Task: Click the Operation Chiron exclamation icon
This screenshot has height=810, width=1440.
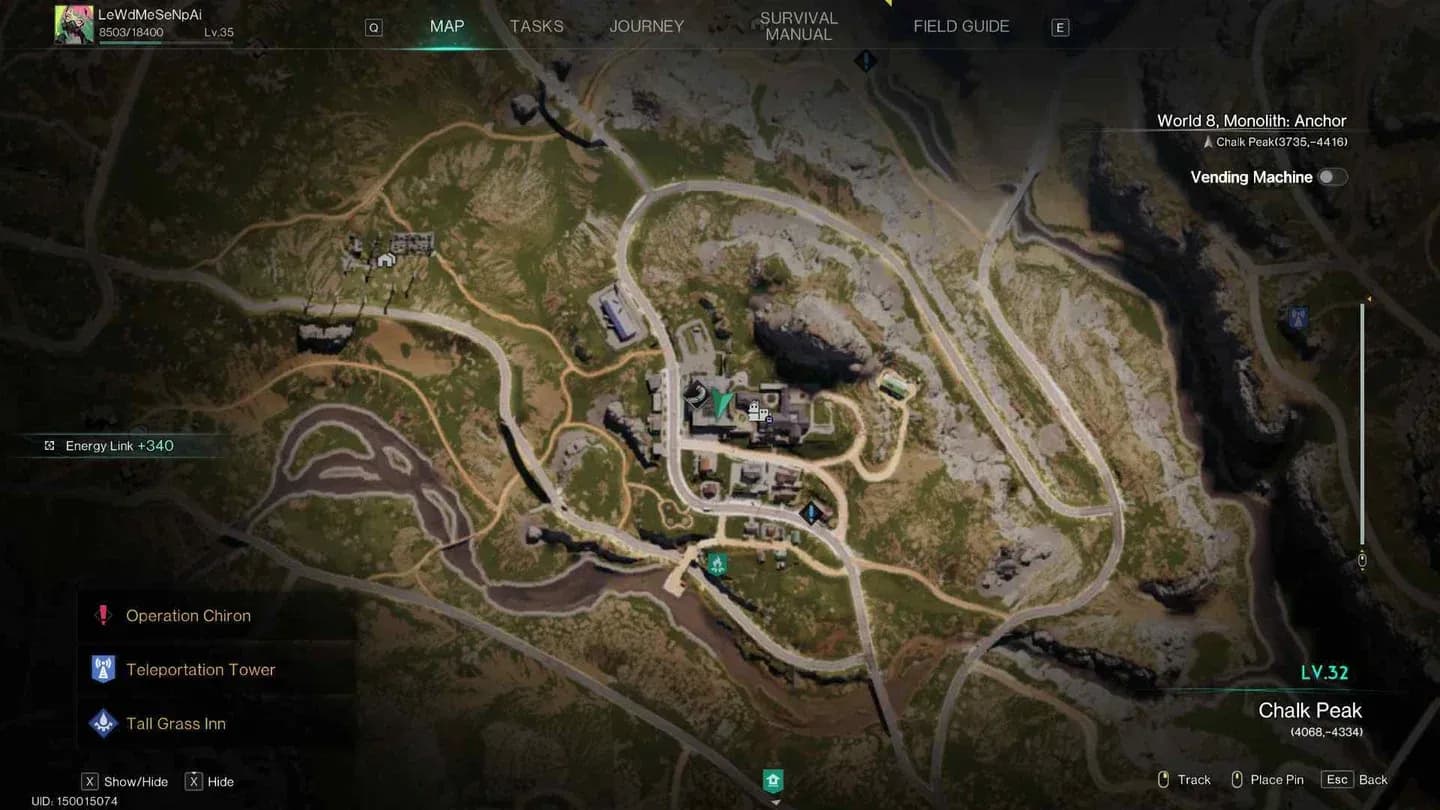Action: point(104,615)
